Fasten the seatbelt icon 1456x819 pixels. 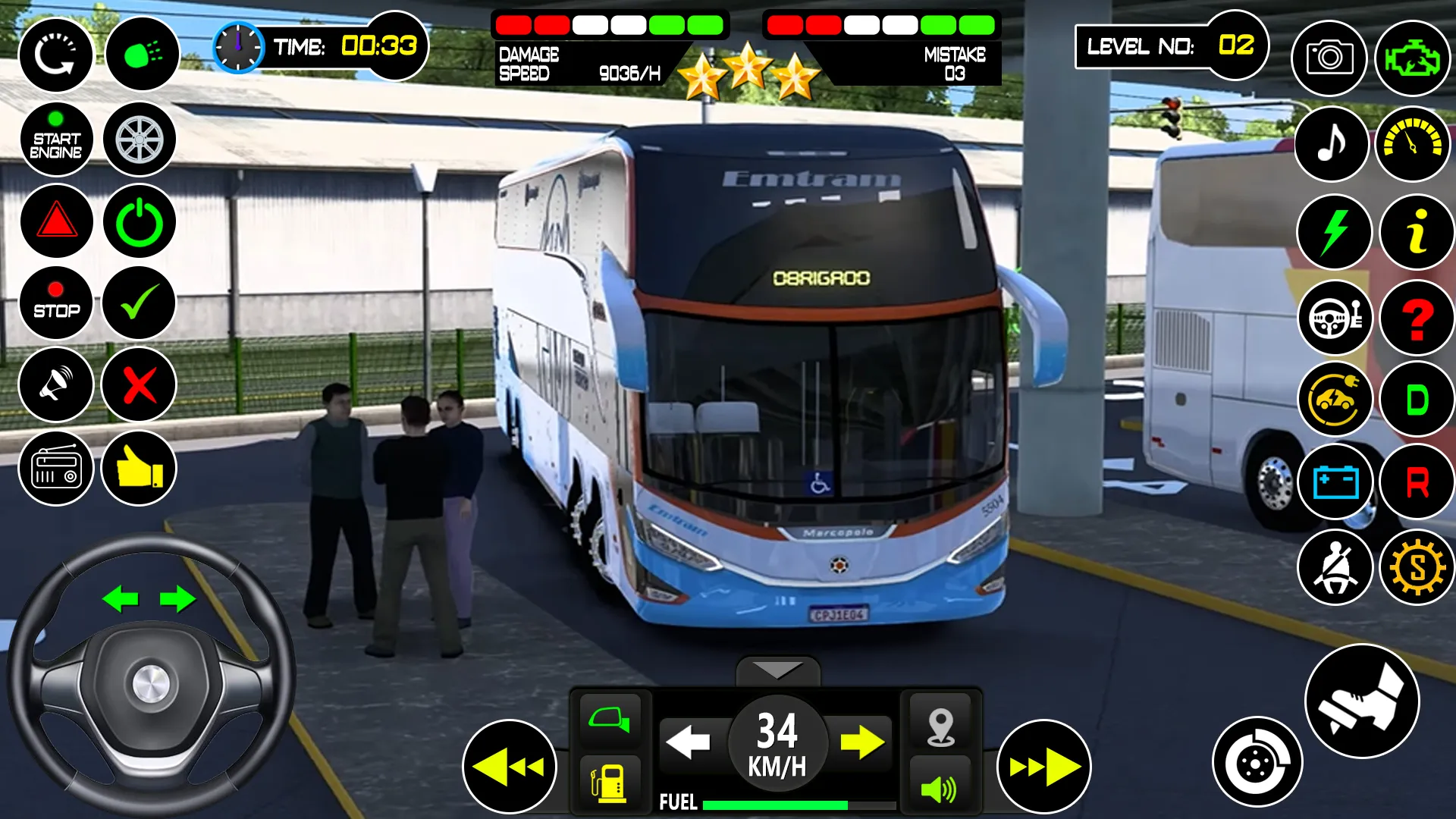(1335, 567)
